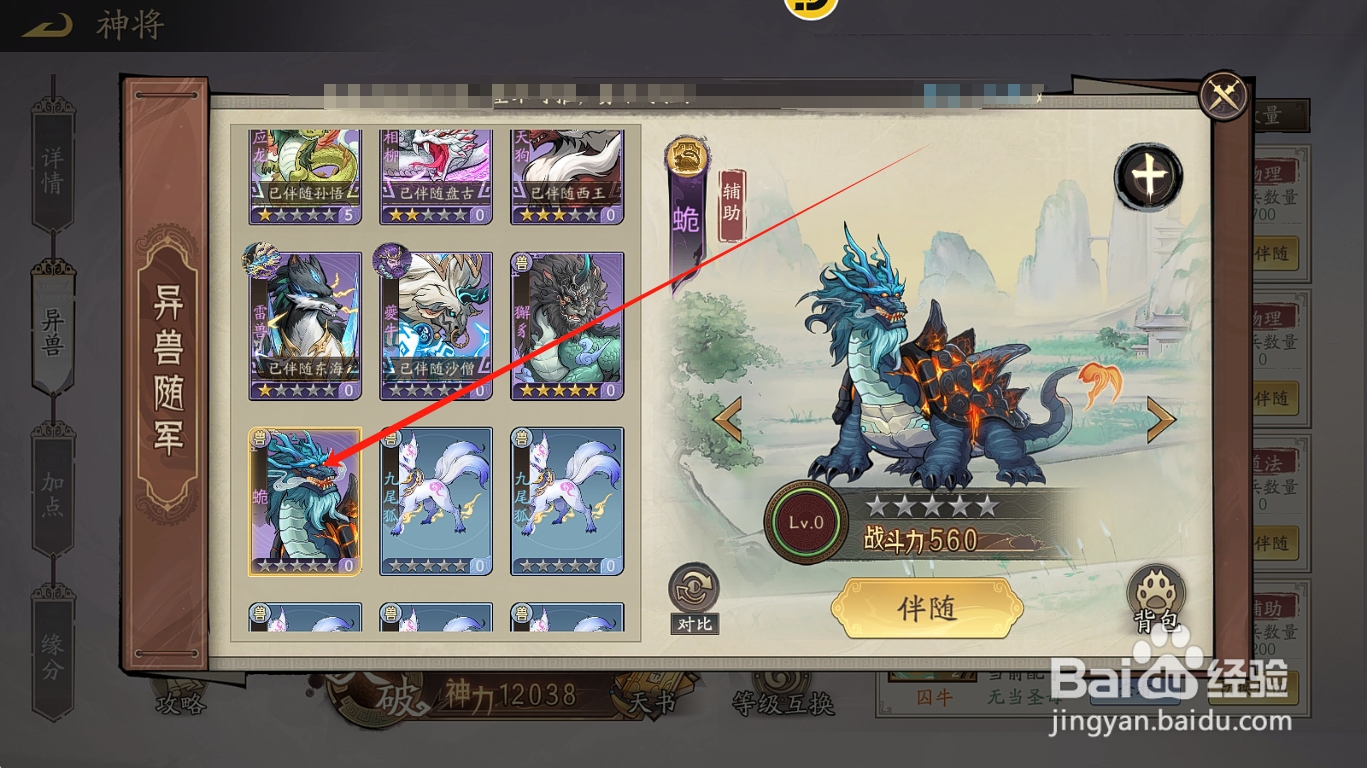The width and height of the screenshot is (1367, 768).
Task: Select the 狮猊 five-star beast card
Action: 566,325
